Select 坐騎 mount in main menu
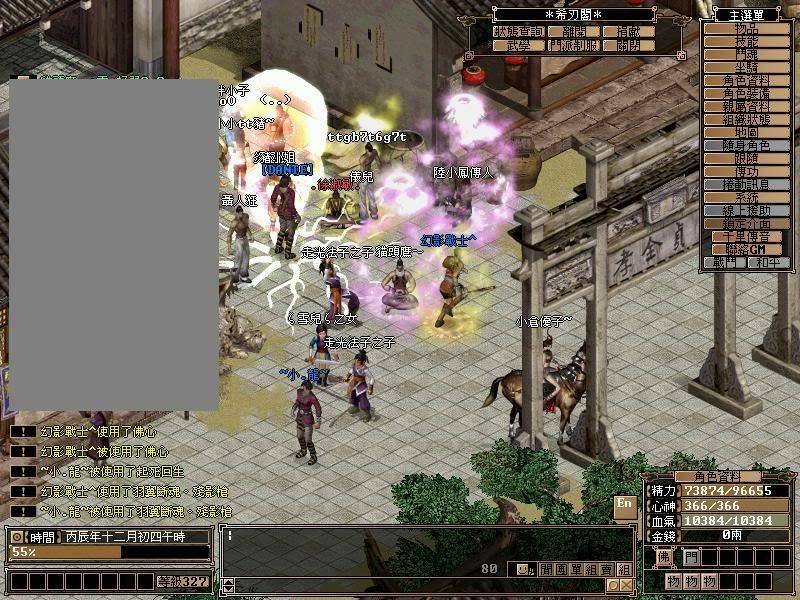 tap(746, 67)
